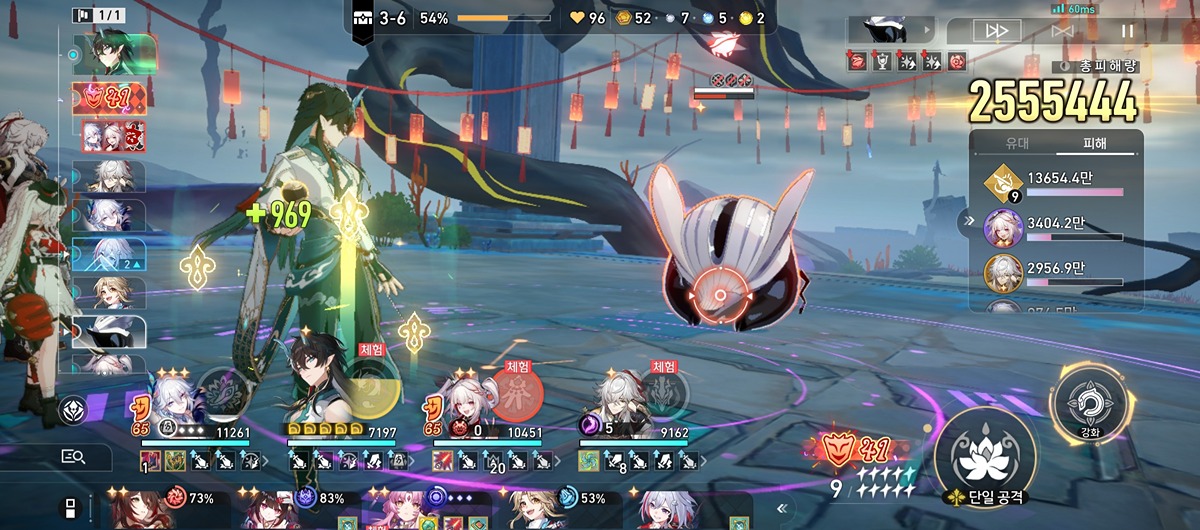Switch to the 피해 damage tab
The height and width of the screenshot is (530, 1200).
point(1095,143)
